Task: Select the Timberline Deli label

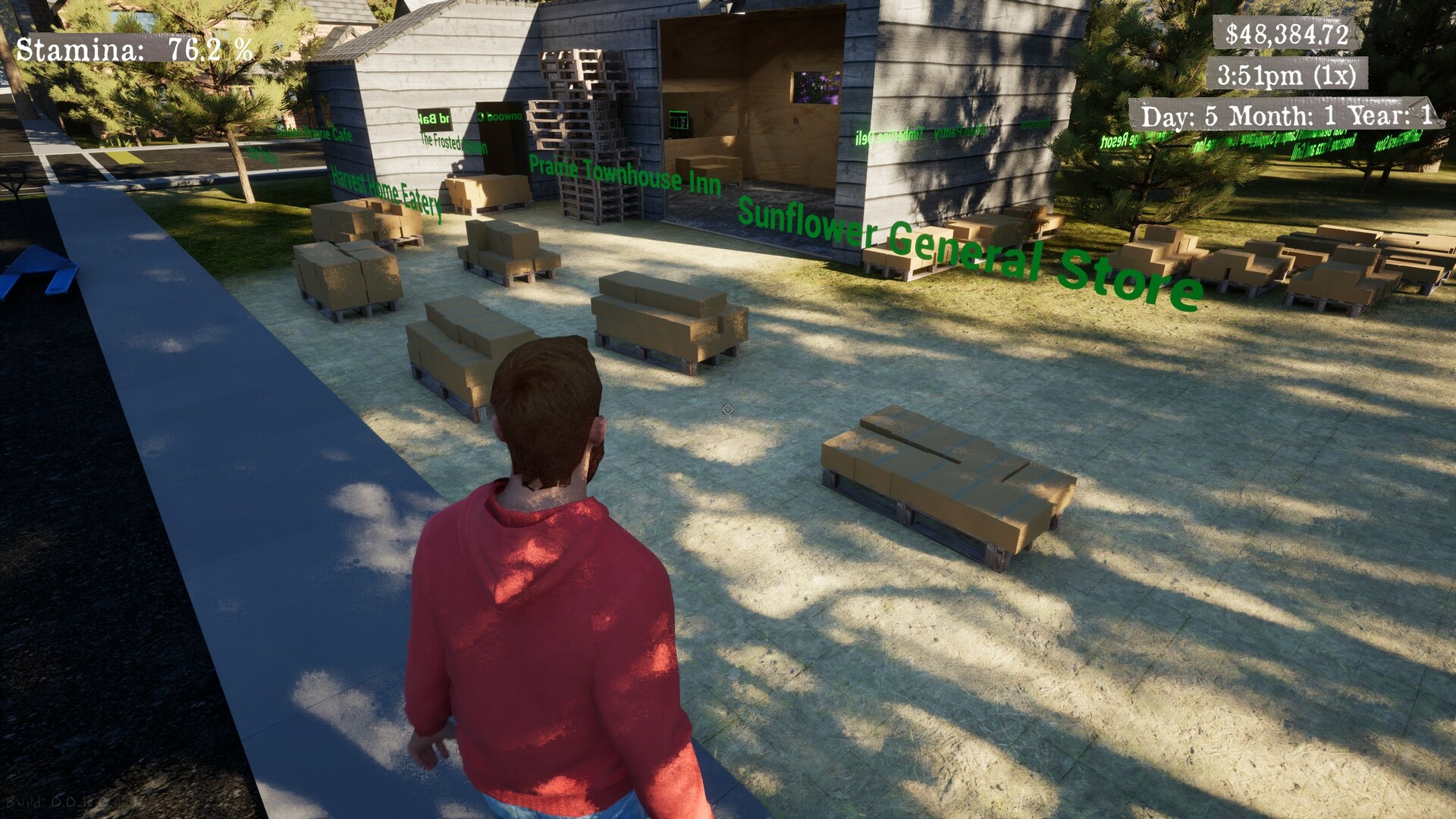Action: tap(889, 136)
